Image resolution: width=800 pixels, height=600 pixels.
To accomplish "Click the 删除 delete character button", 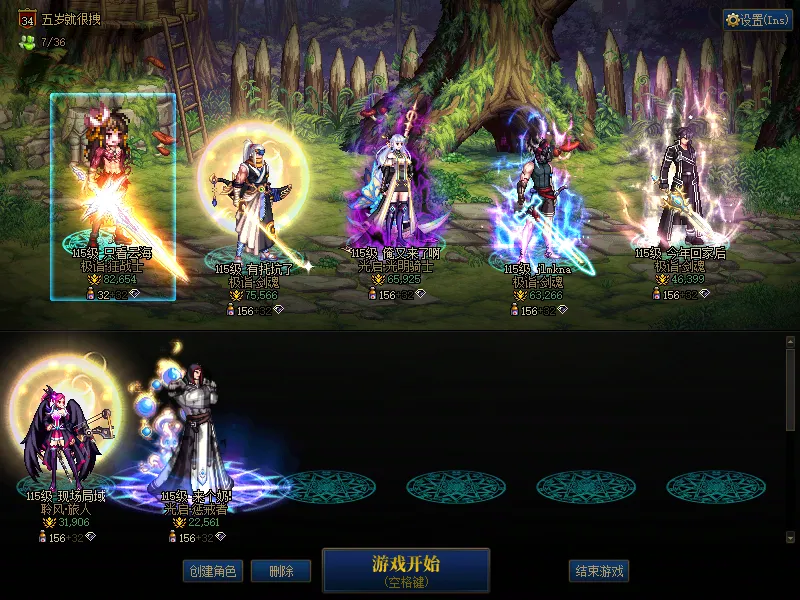I will [280, 571].
